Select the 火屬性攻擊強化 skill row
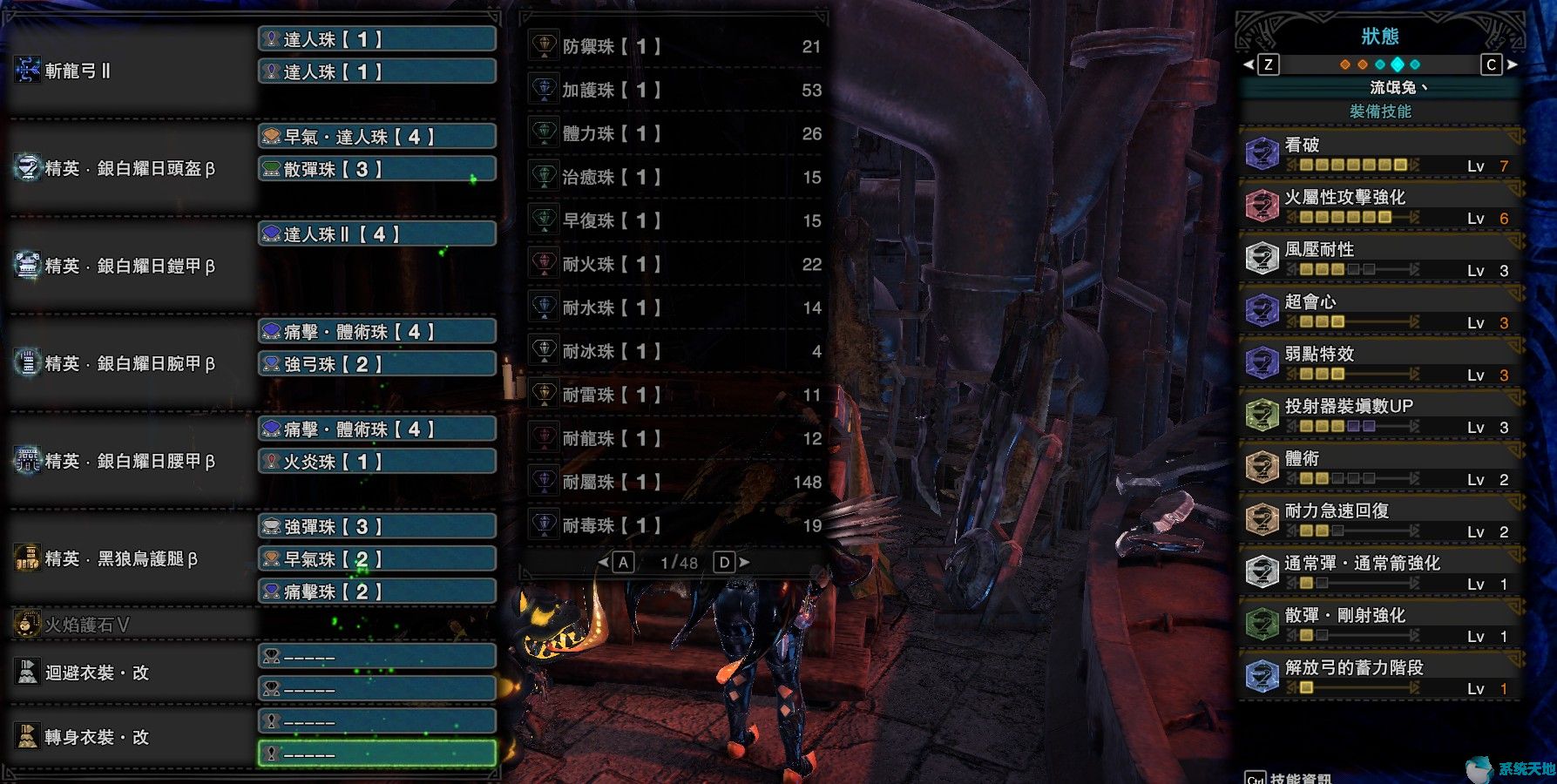1557x784 pixels. pos(1380,206)
